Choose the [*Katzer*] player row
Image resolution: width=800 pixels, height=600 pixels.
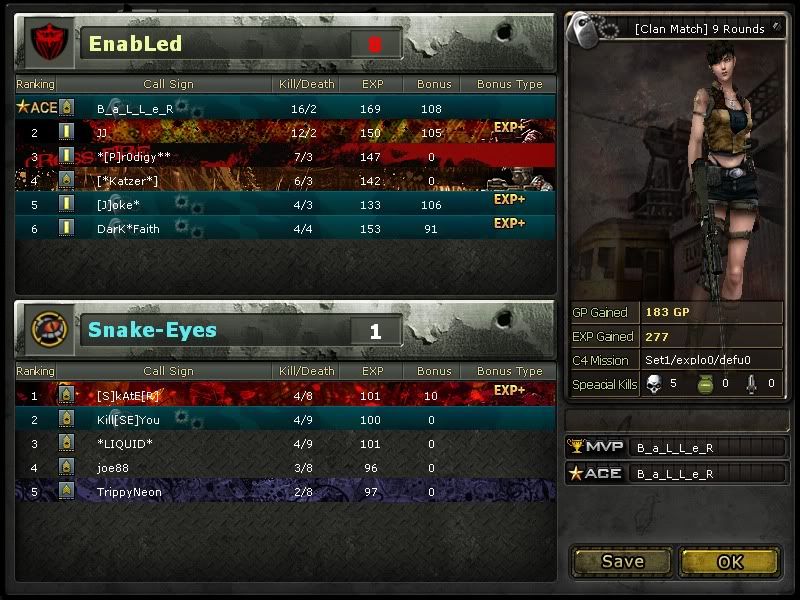click(x=285, y=180)
